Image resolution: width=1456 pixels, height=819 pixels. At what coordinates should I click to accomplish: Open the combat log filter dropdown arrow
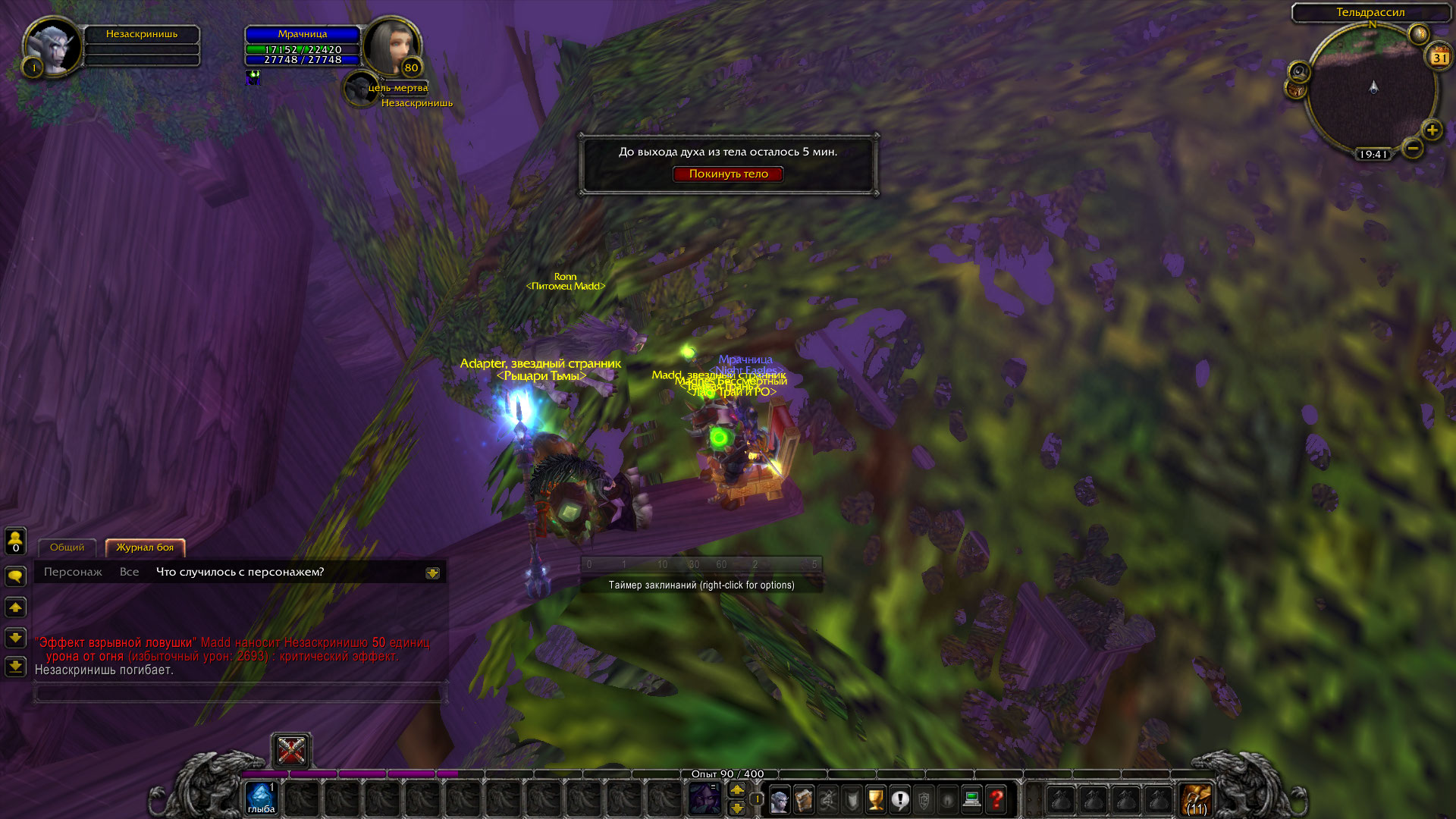point(432,573)
